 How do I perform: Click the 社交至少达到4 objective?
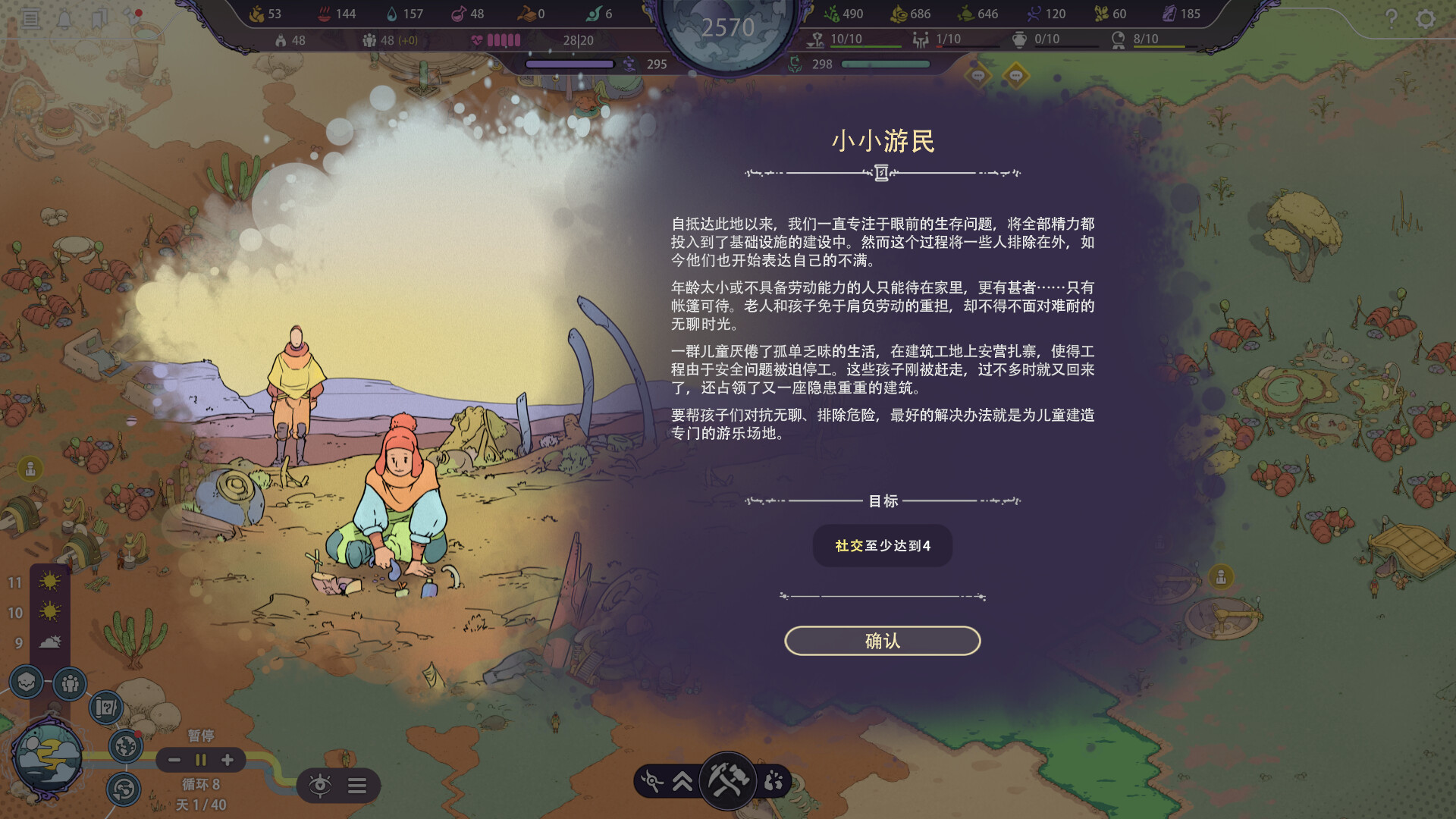(882, 545)
